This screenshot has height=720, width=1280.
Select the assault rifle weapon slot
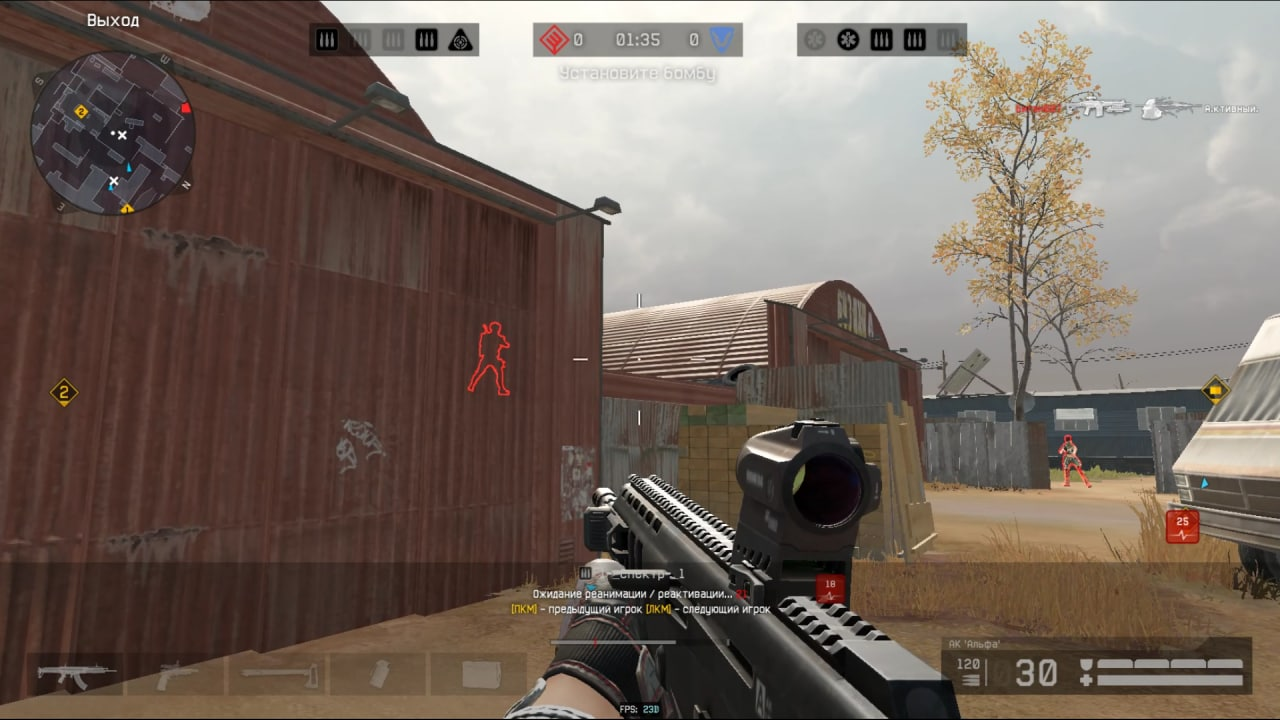(76, 674)
